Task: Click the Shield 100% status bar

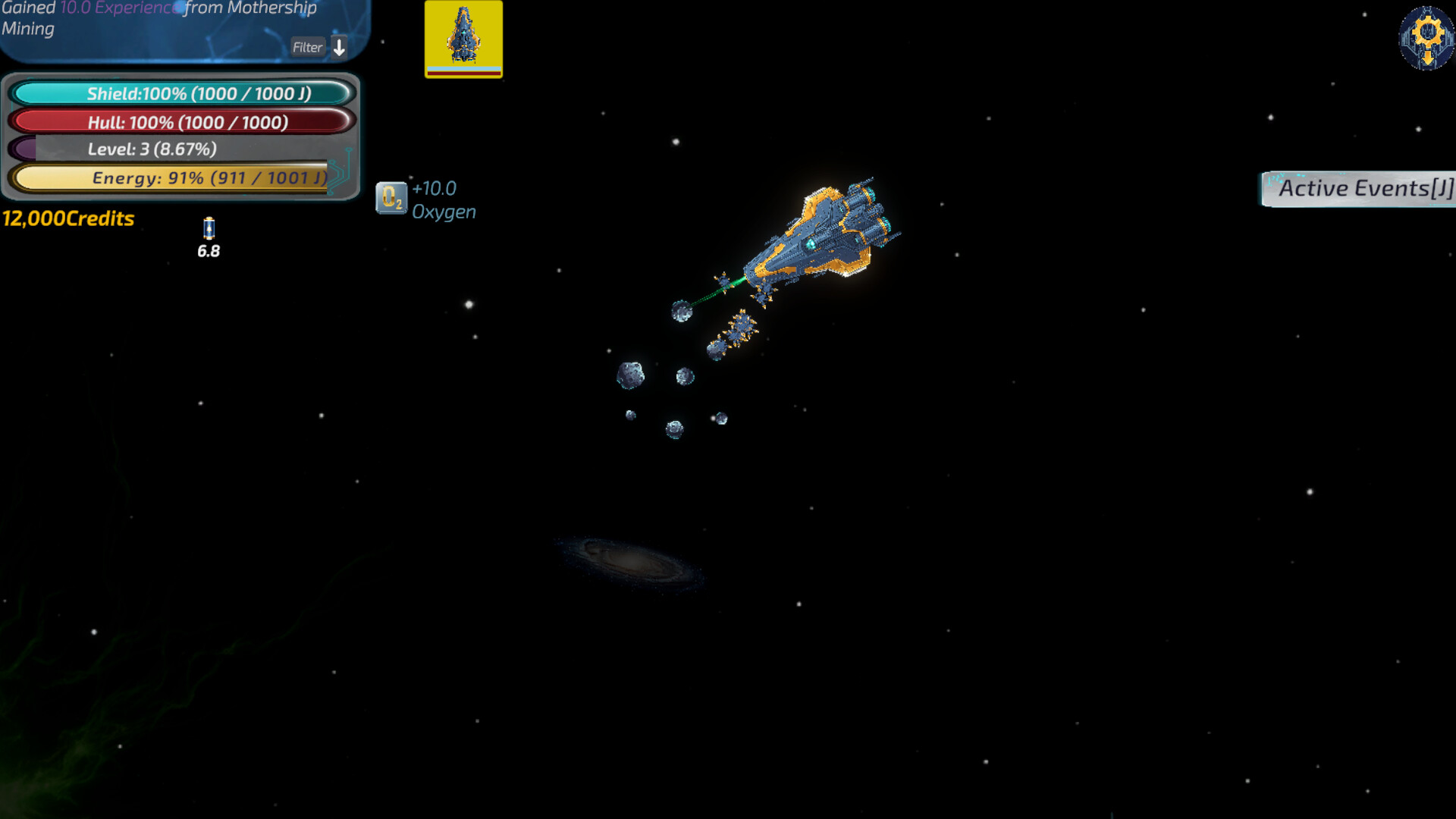Action: click(180, 94)
